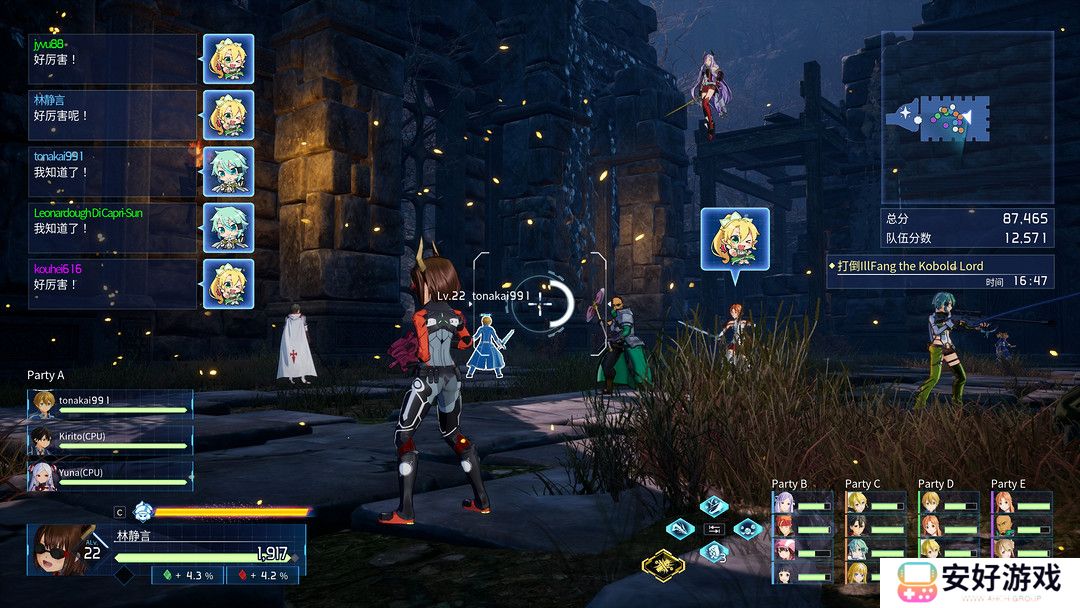1080x608 pixels.
Task: Click the skill swap arrows icon
Action: 713,527
